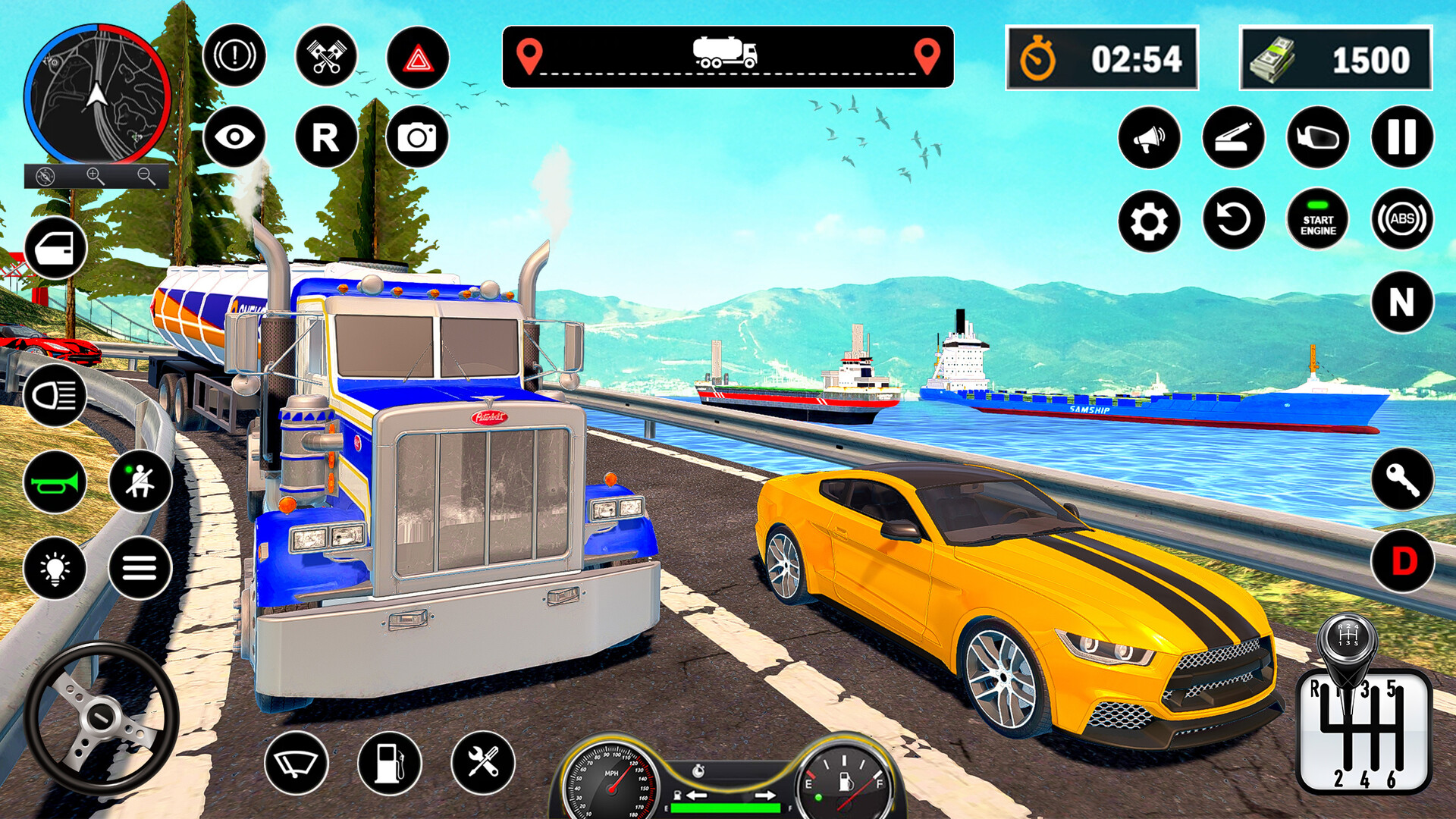The image size is (1456, 819).
Task: Open the gear settings button
Action: tap(1149, 221)
